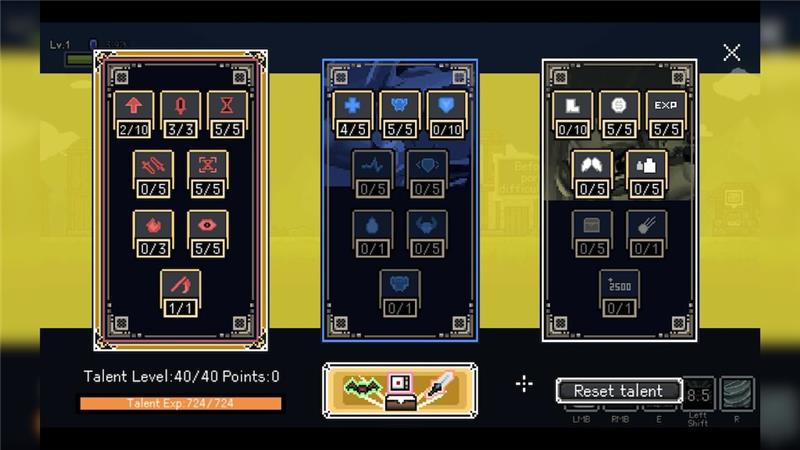Image resolution: width=800 pixels, height=450 pixels.
Task: Select the blue water droplet talent
Action: (373, 228)
